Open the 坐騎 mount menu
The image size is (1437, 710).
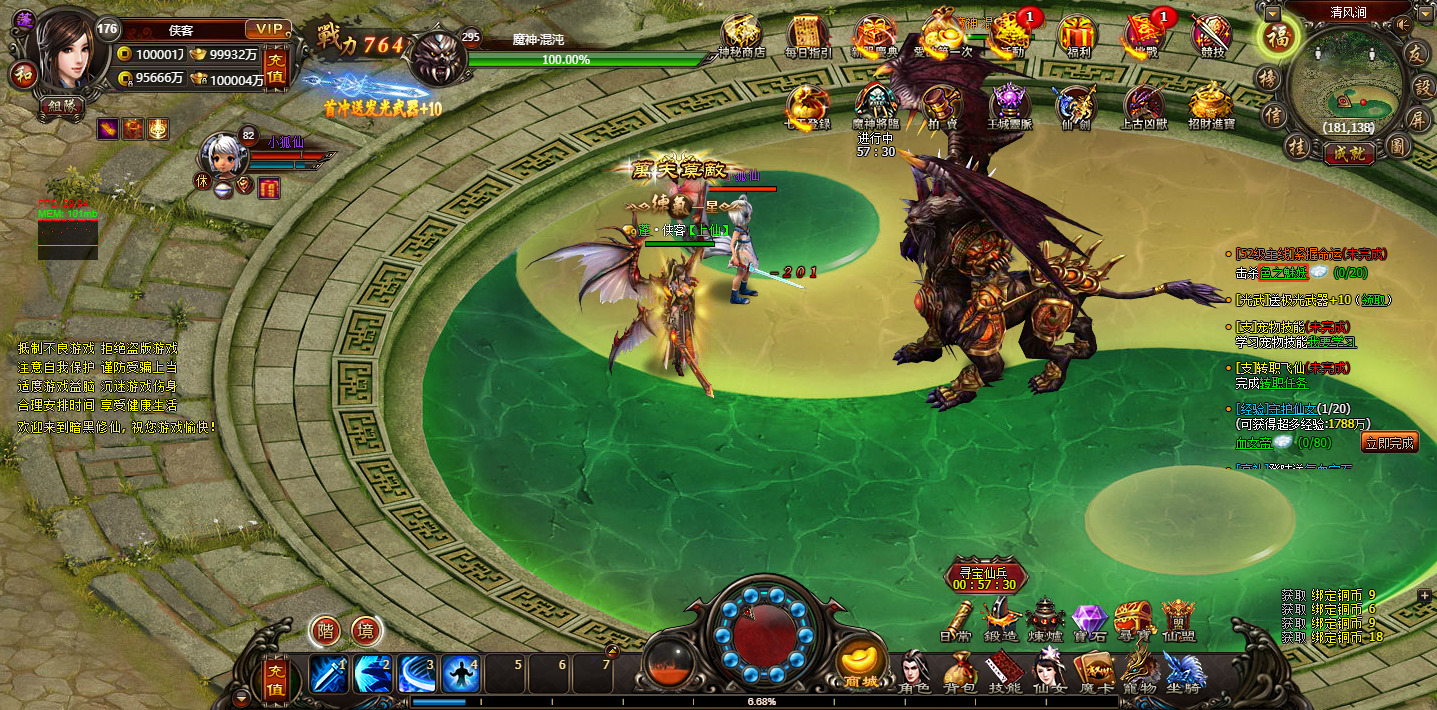click(1182, 671)
